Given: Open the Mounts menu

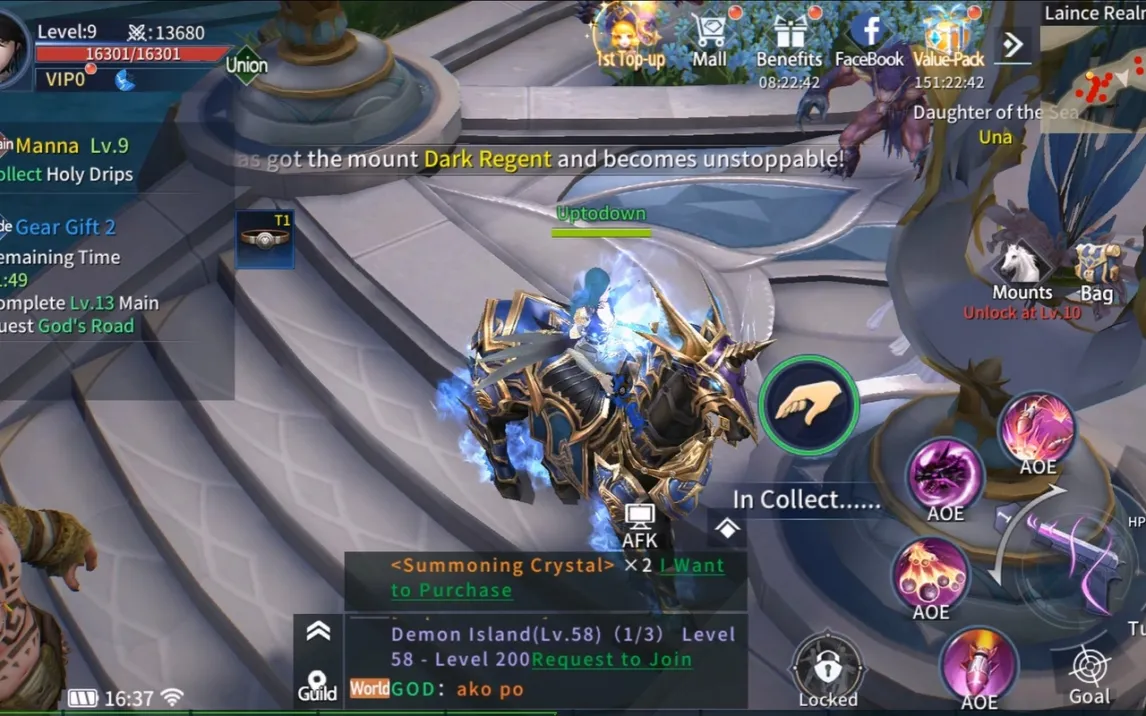Looking at the screenshot, I should (1022, 272).
